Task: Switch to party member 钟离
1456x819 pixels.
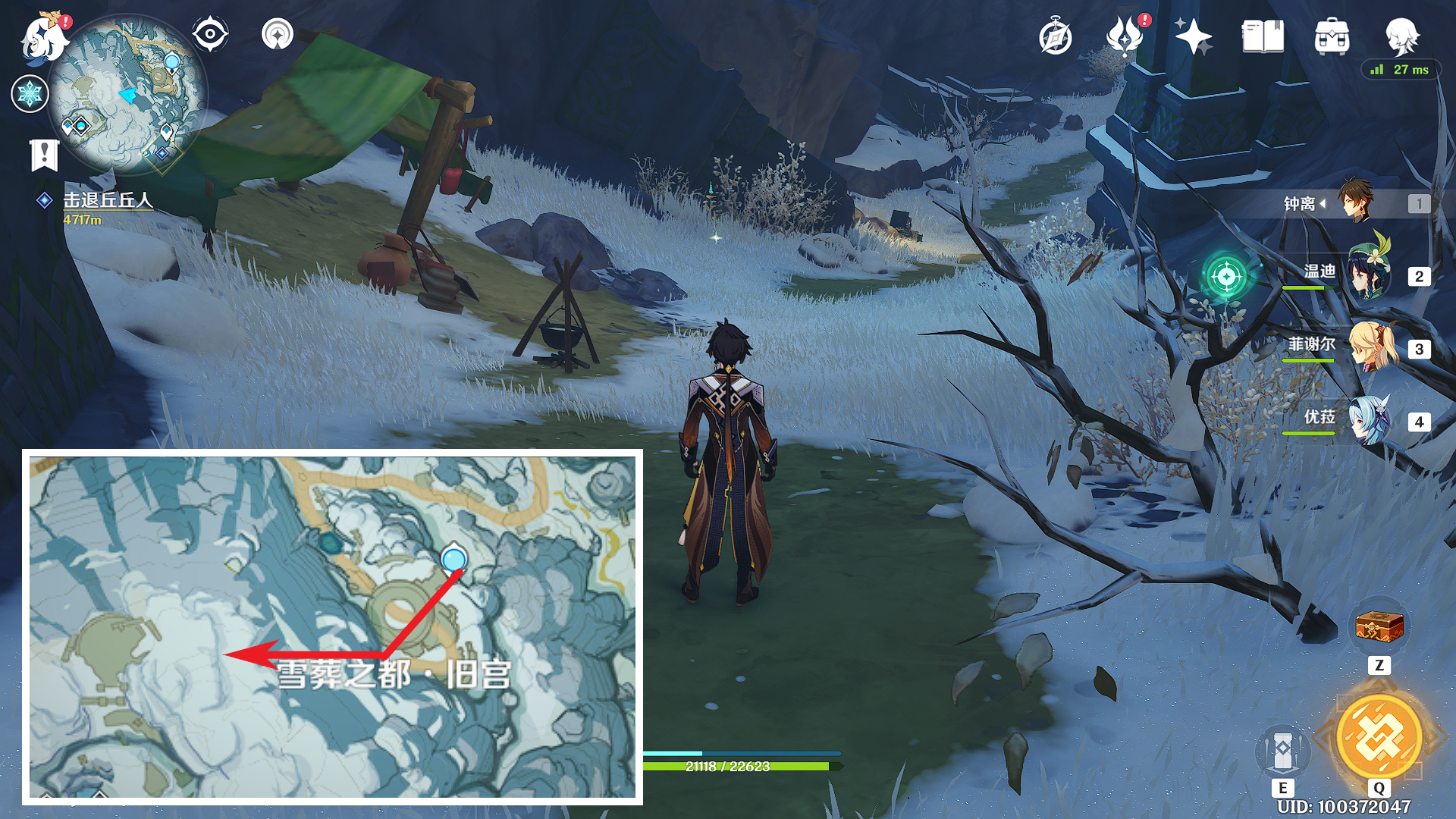Action: click(1356, 202)
